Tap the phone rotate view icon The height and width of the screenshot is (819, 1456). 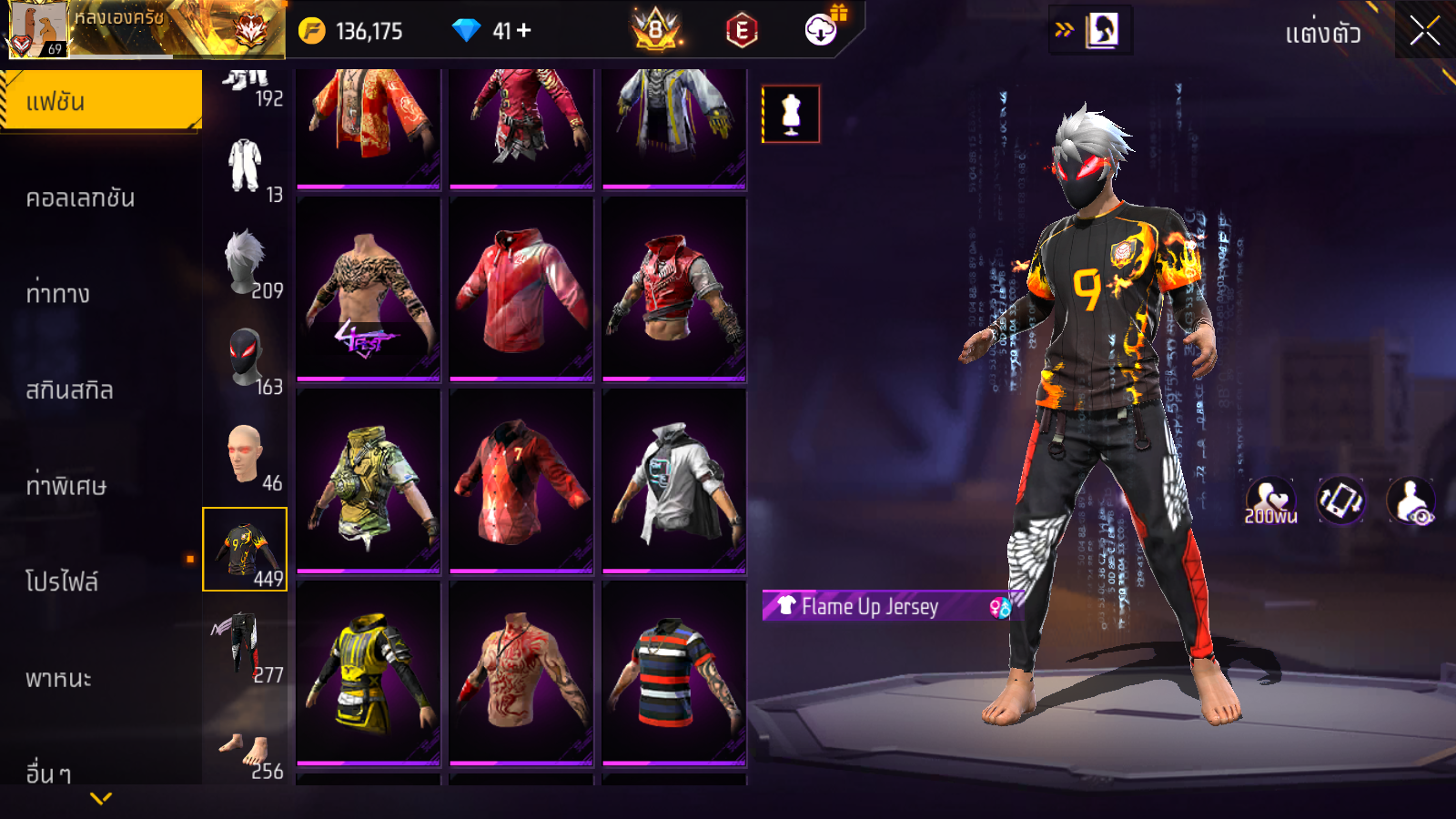(x=1340, y=500)
